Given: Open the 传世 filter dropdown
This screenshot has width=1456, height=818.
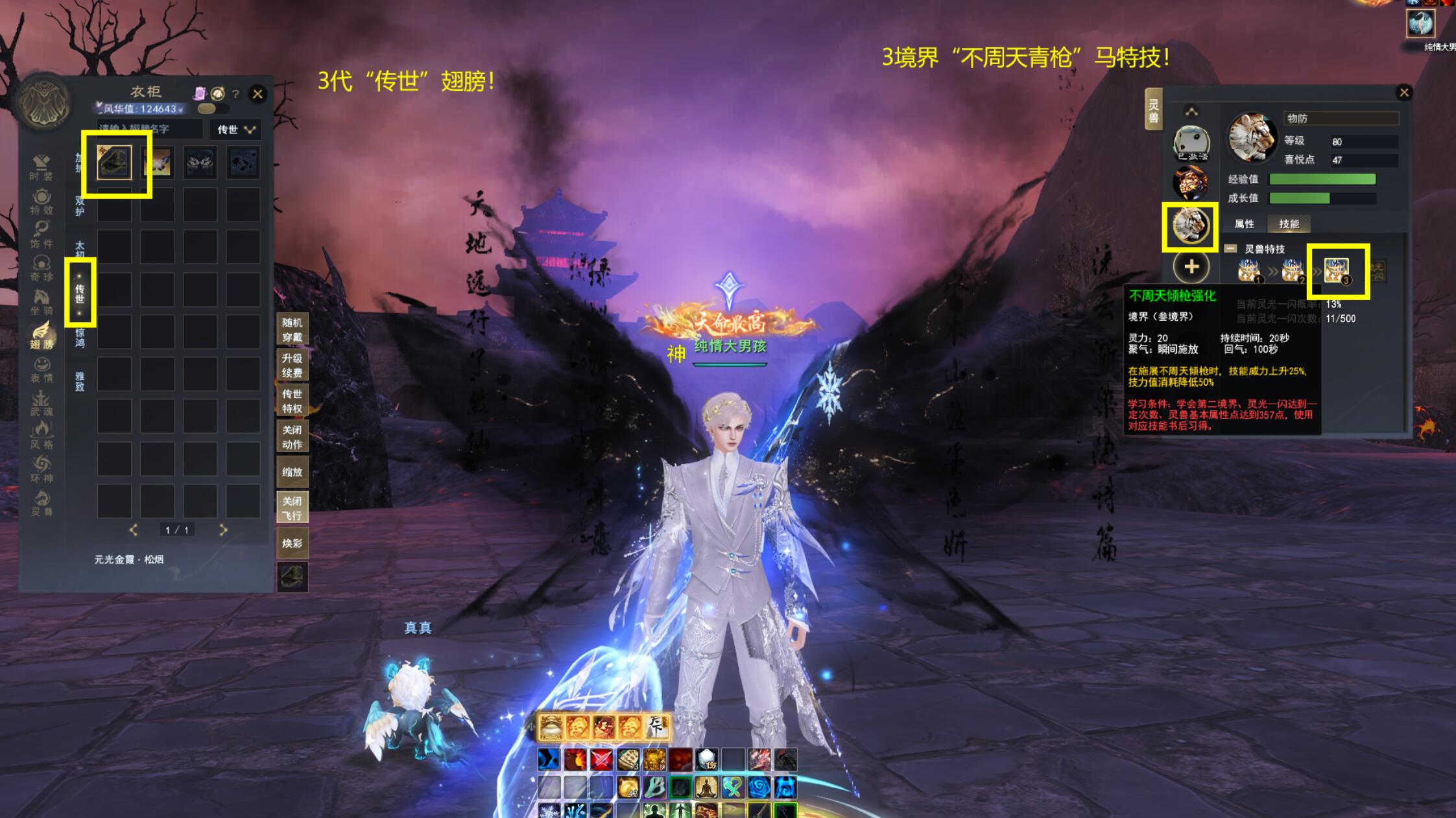Looking at the screenshot, I should 235,130.
